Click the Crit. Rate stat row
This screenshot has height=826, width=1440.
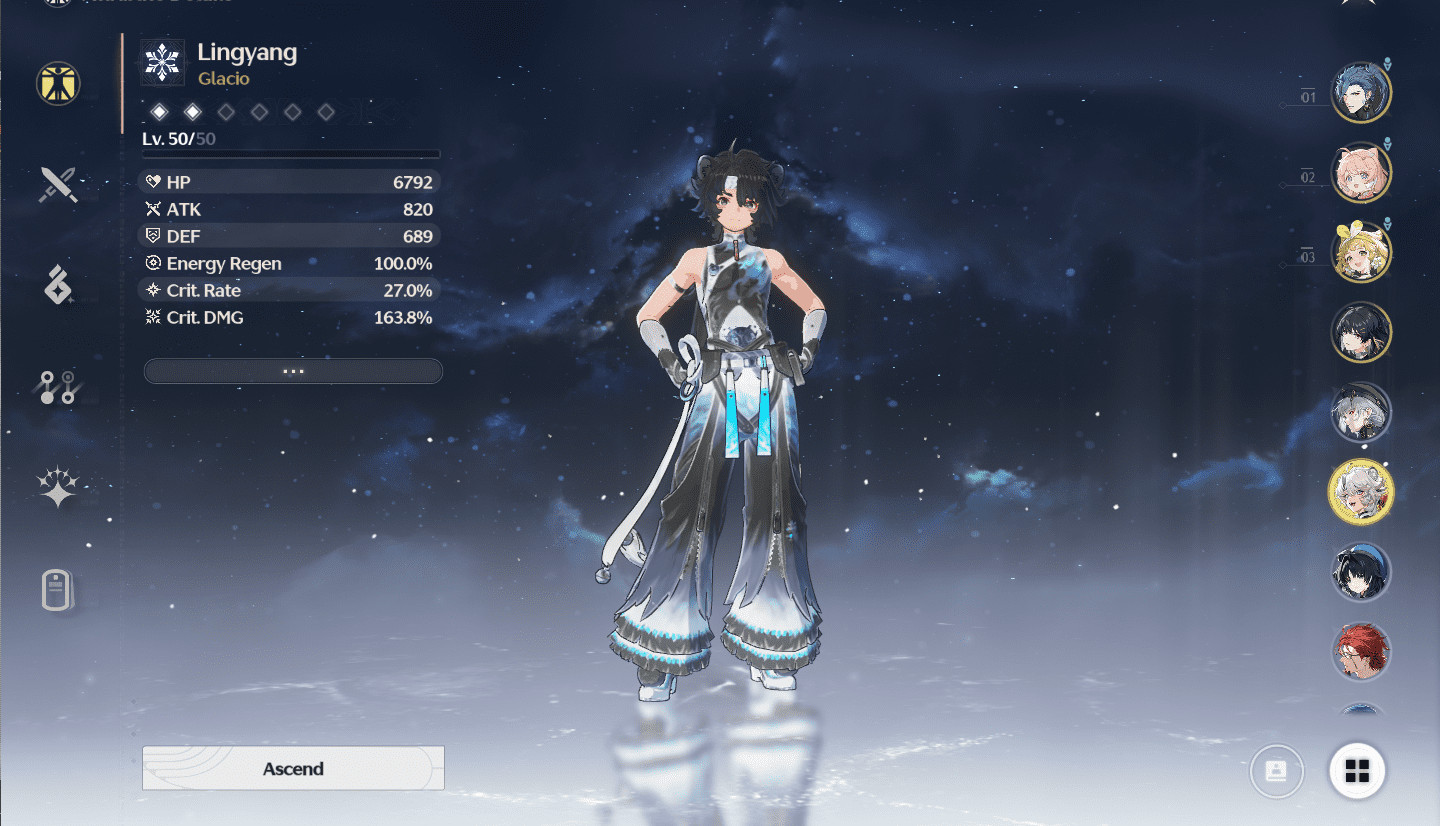[289, 290]
